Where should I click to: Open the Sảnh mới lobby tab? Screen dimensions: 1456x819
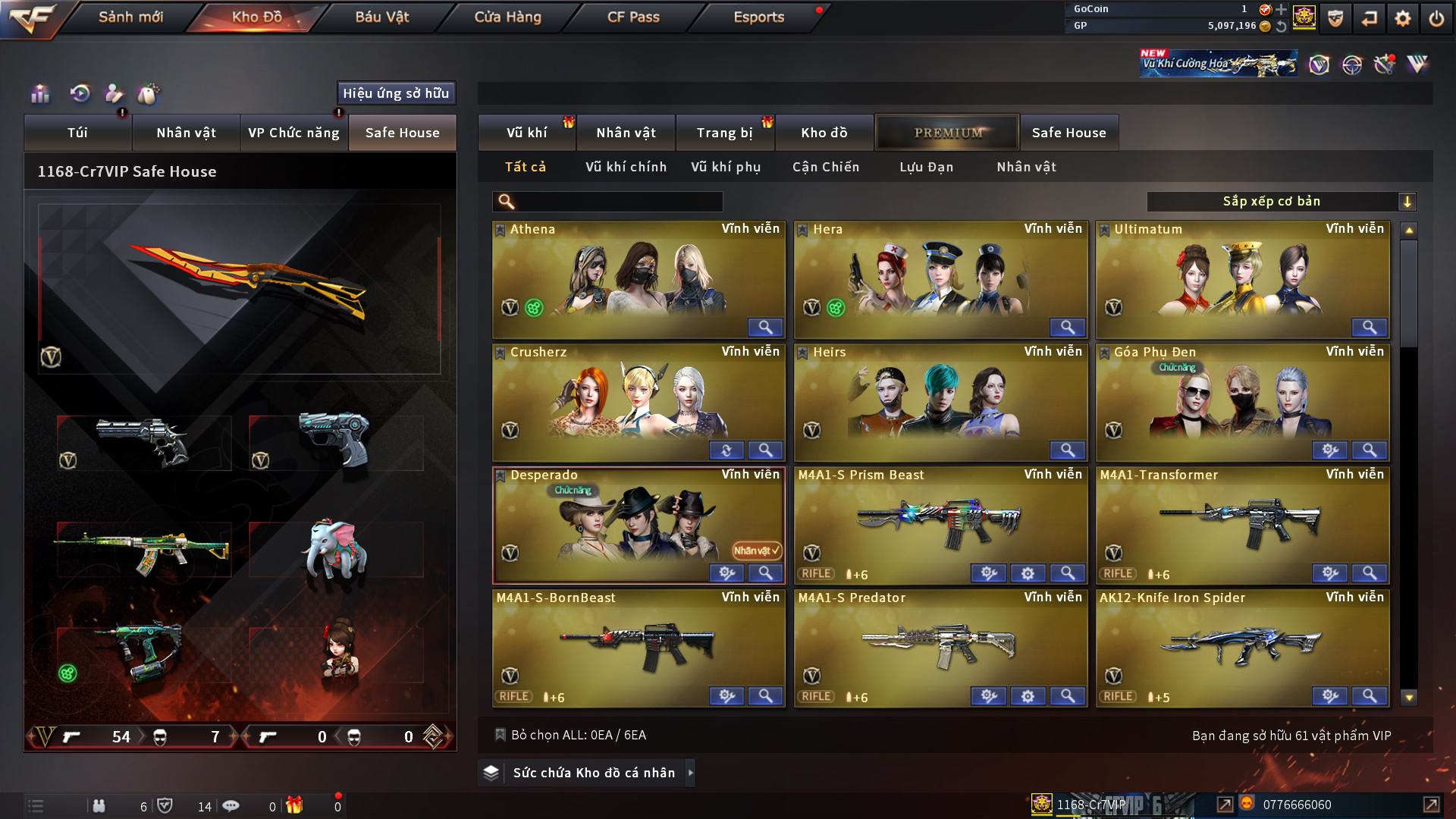click(130, 17)
